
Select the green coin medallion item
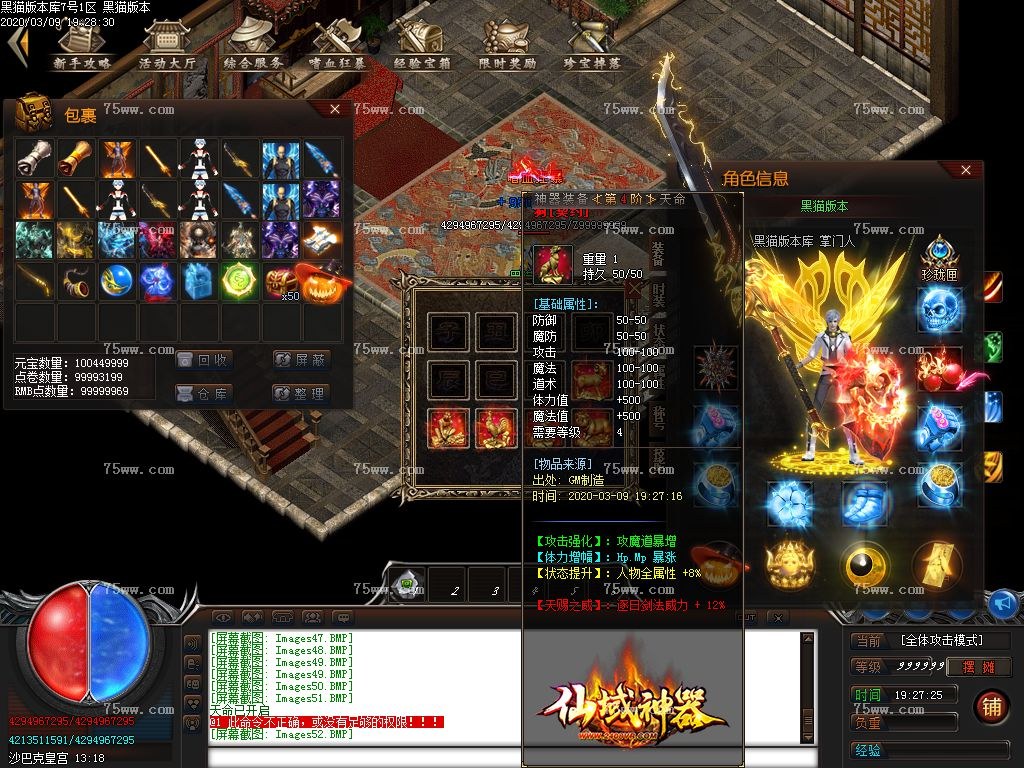(240, 282)
